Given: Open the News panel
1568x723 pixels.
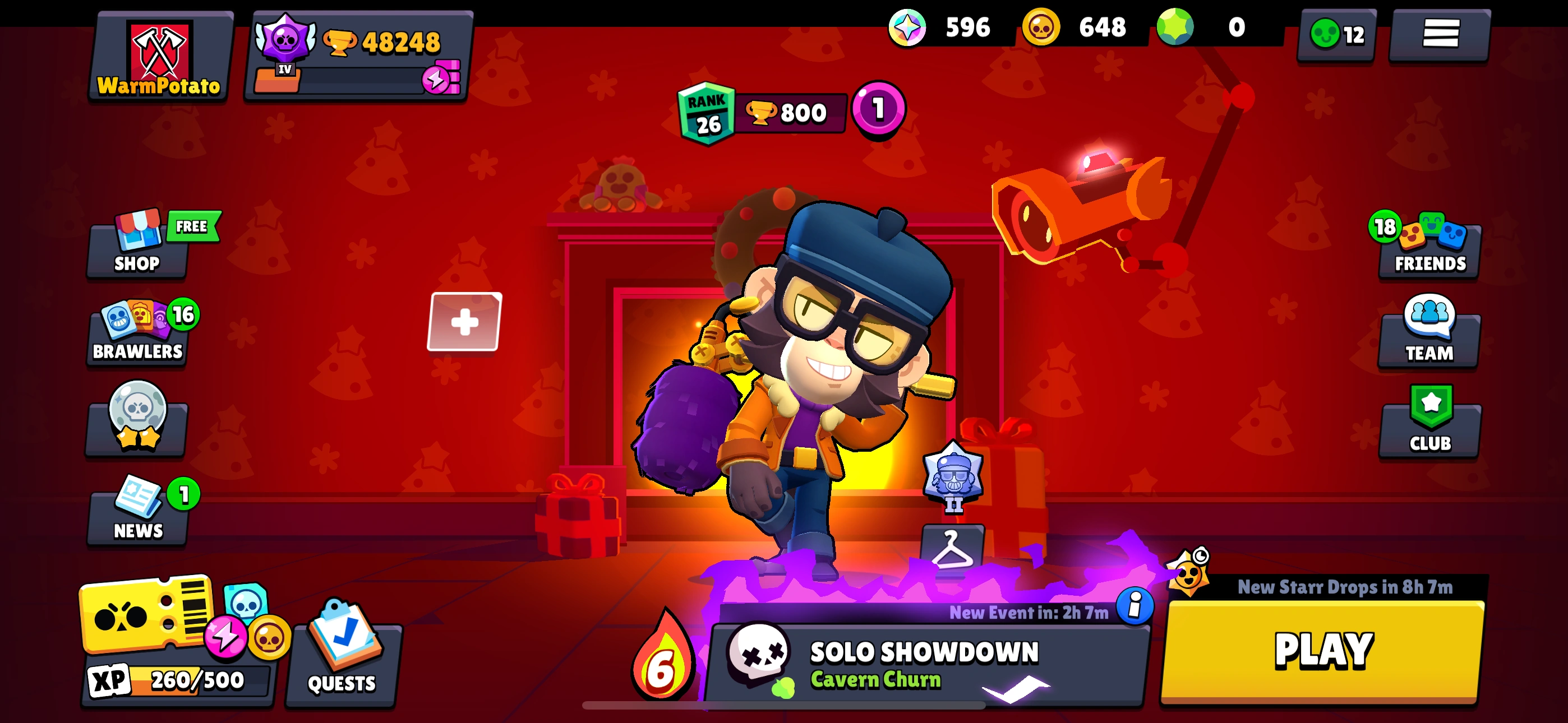Looking at the screenshot, I should (136, 515).
